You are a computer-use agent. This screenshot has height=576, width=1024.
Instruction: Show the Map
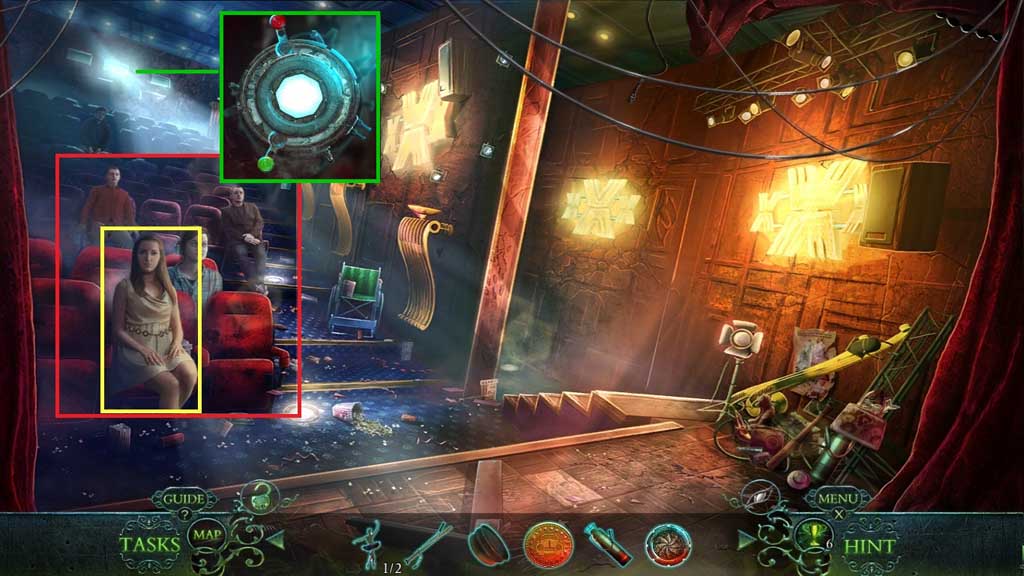coord(208,534)
